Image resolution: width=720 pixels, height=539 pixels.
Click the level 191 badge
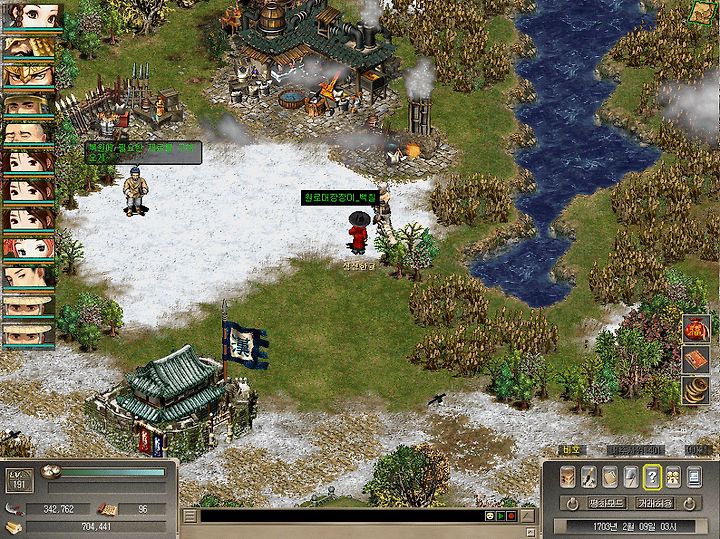tap(18, 479)
